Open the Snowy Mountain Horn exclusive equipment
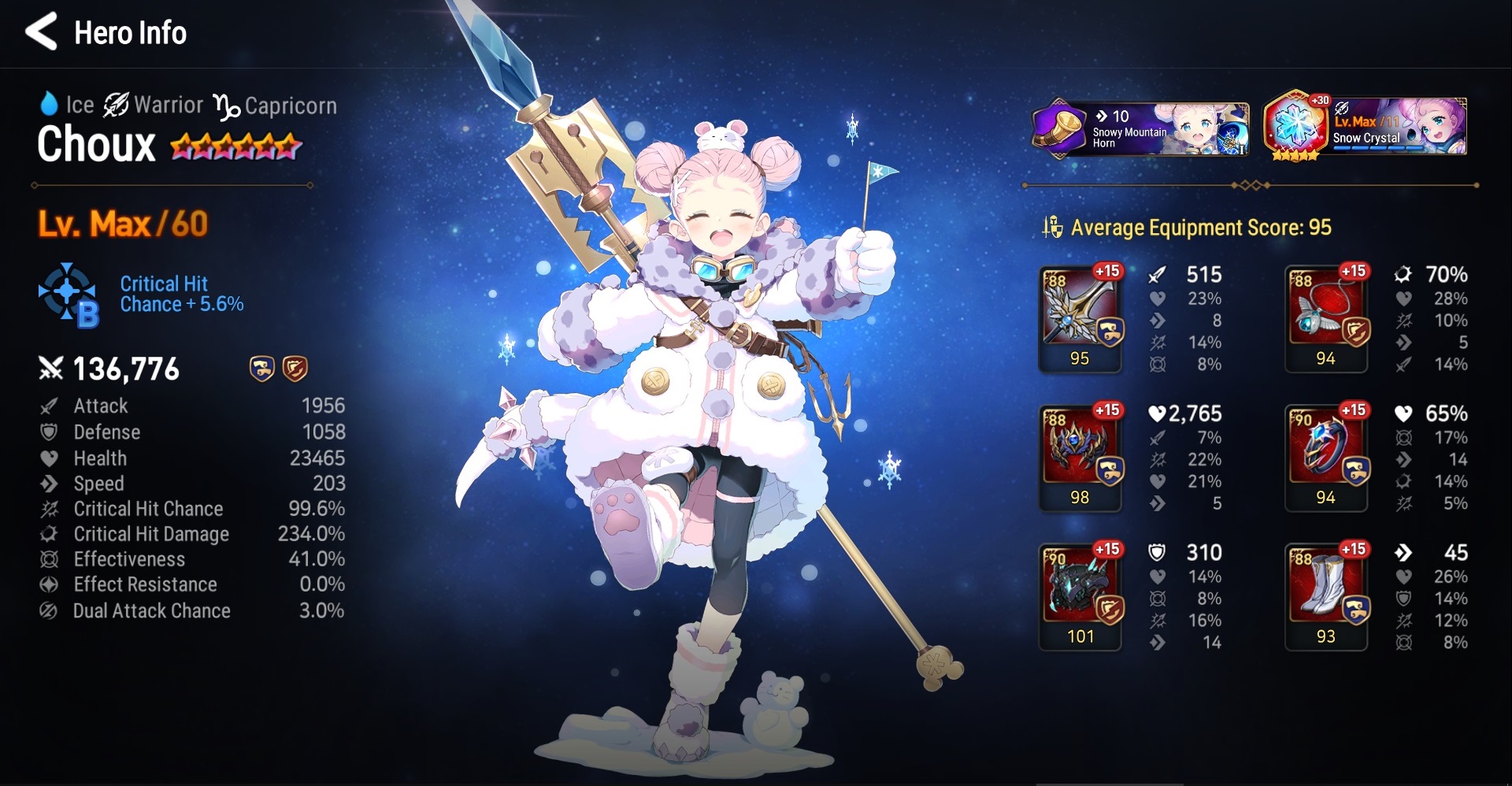This screenshot has width=1512, height=786. 1140,128
